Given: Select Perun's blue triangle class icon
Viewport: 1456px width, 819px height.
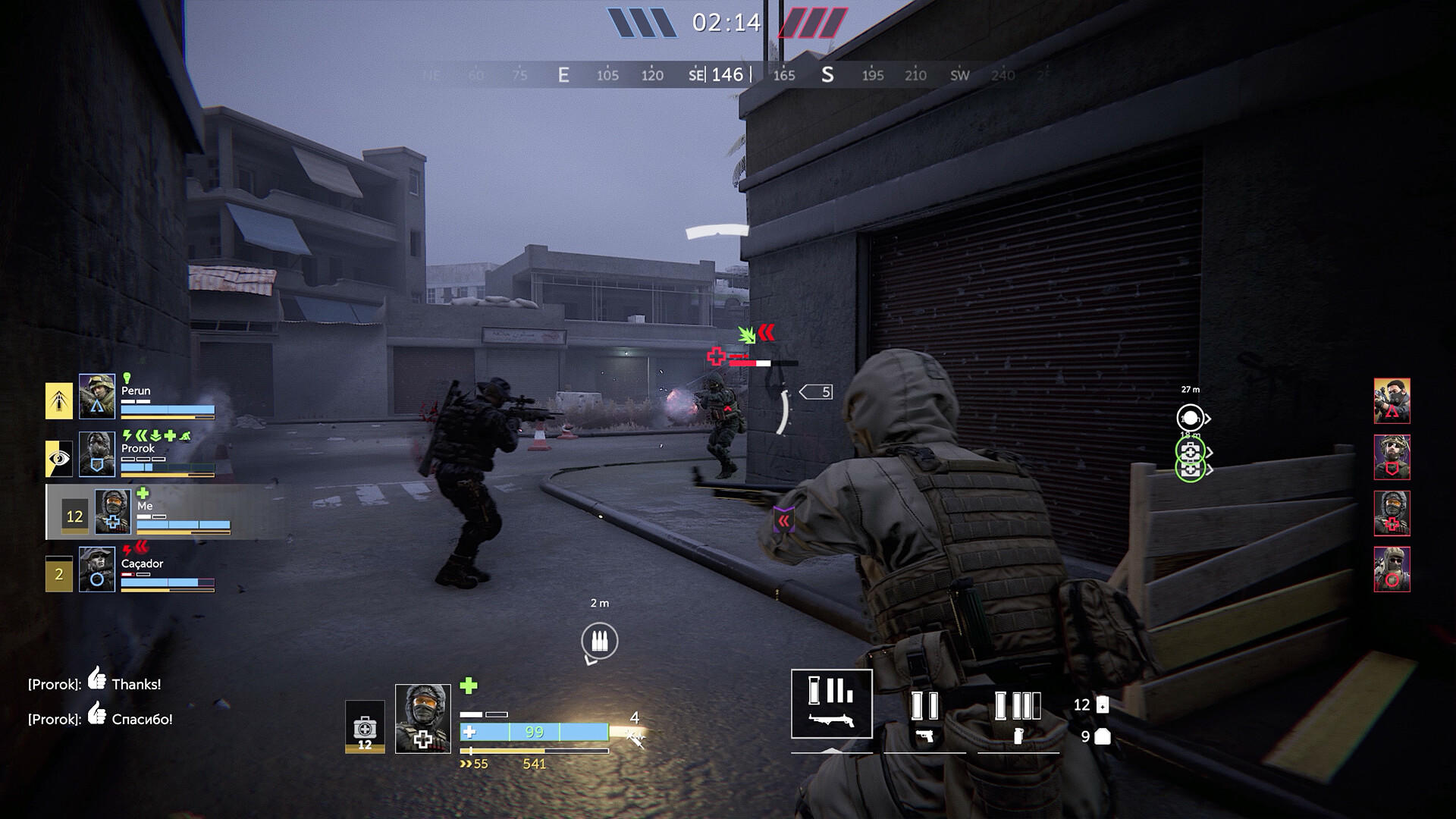Looking at the screenshot, I should point(97,406).
